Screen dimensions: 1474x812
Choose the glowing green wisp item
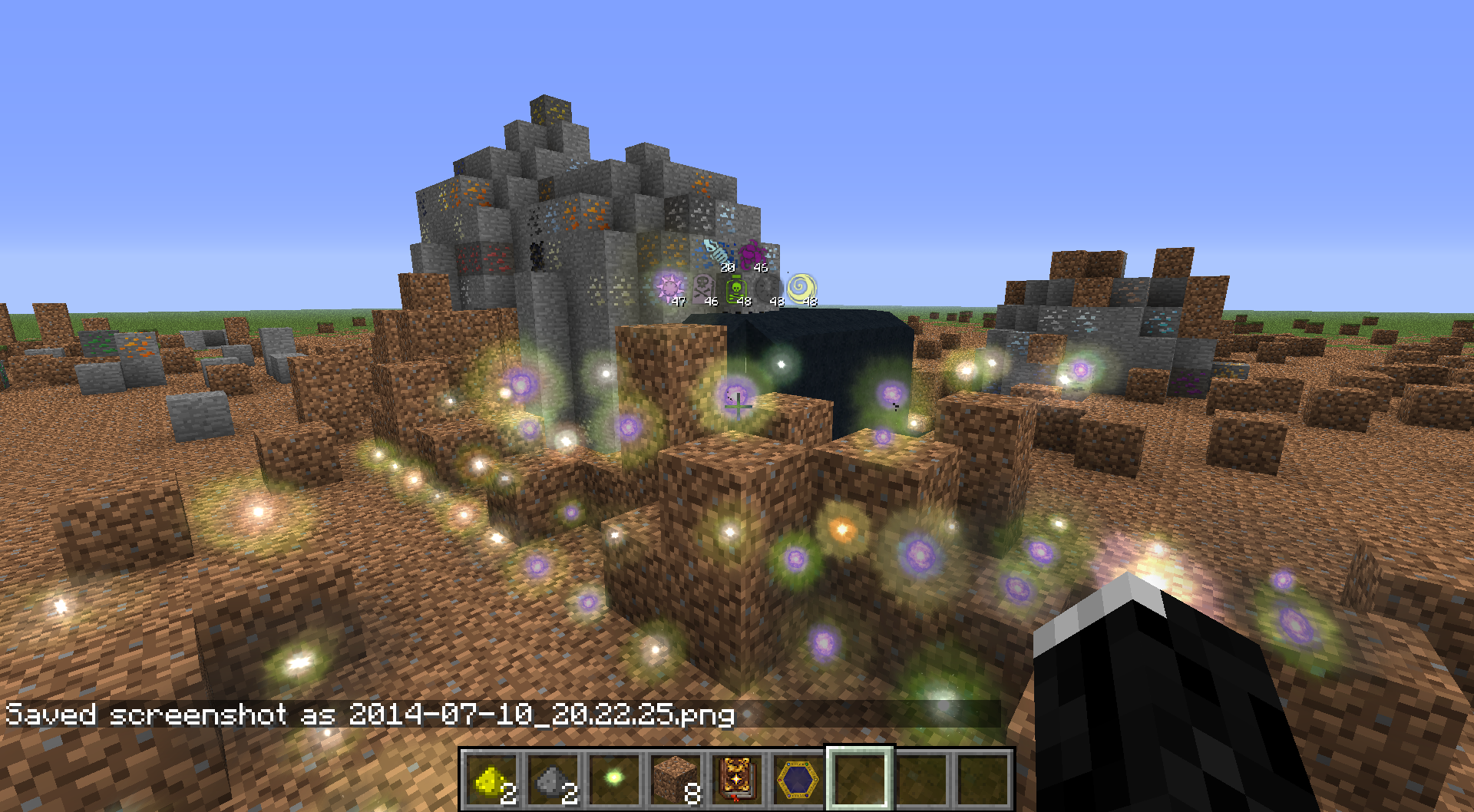pos(614,779)
